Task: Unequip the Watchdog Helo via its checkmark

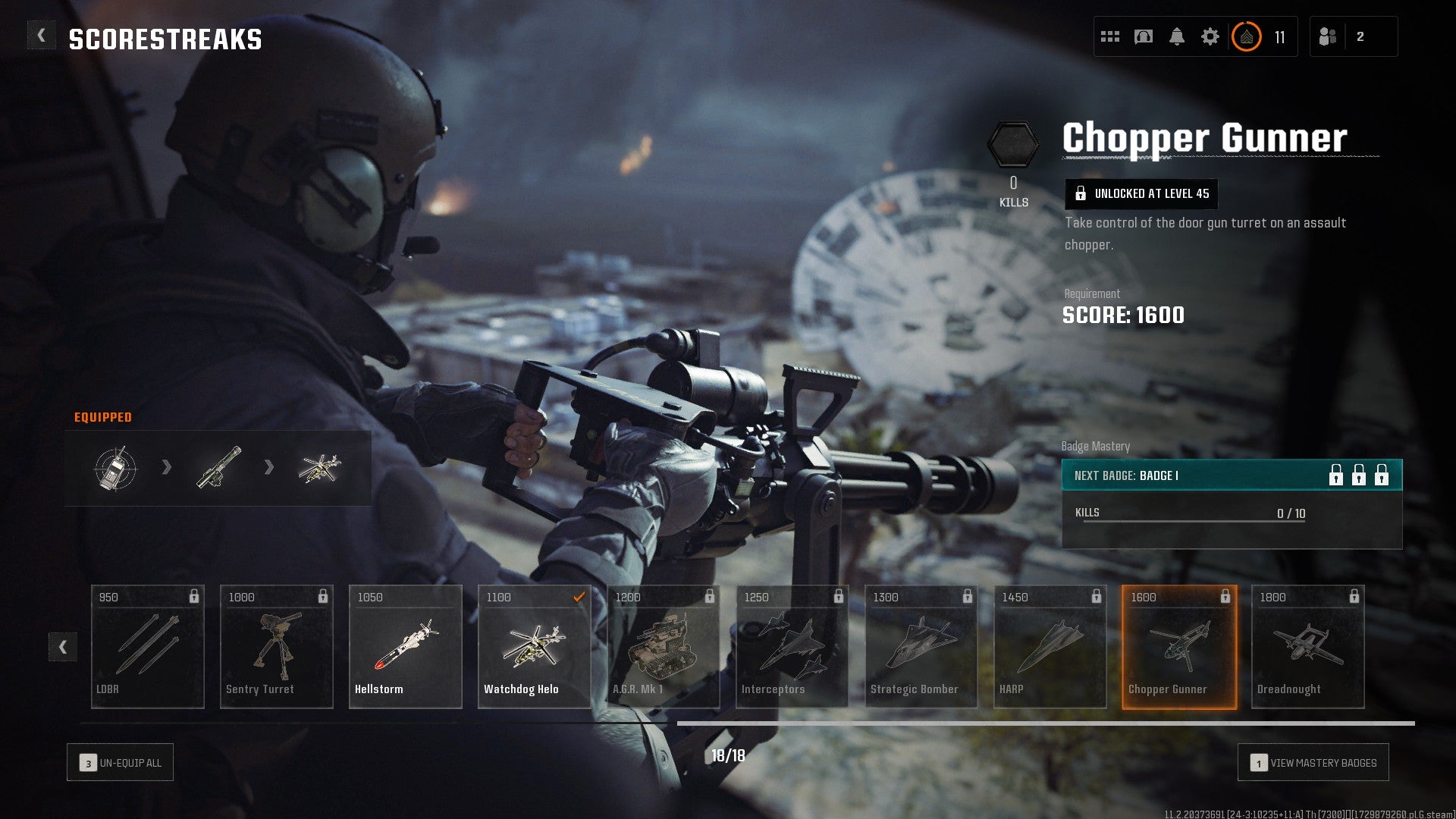Action: (580, 598)
